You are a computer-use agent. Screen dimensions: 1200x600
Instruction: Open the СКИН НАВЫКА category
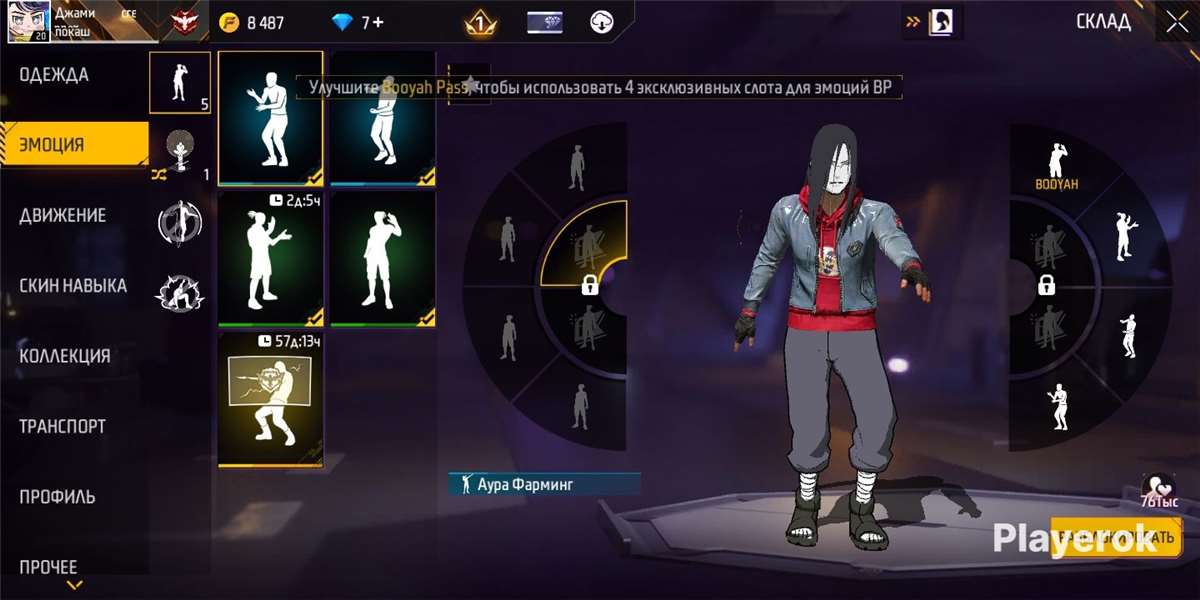[x=73, y=286]
